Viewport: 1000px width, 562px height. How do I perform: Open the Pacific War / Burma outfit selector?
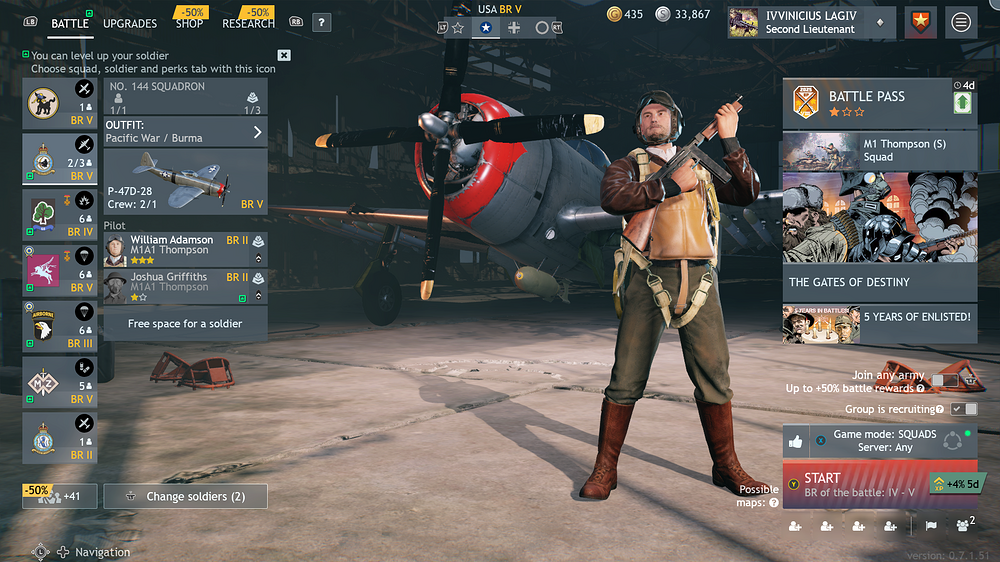185,132
